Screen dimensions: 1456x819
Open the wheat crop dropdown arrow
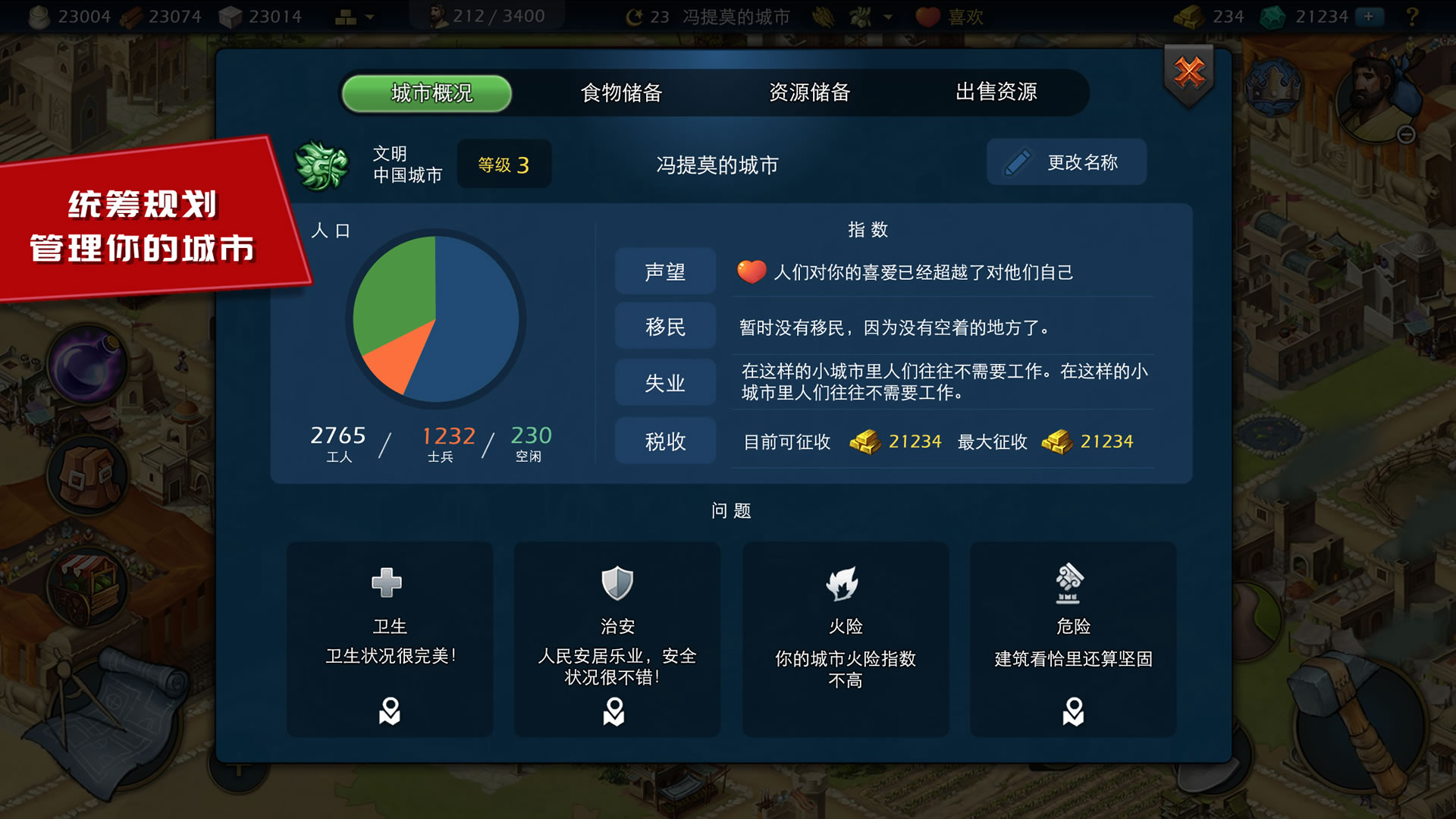(887, 16)
